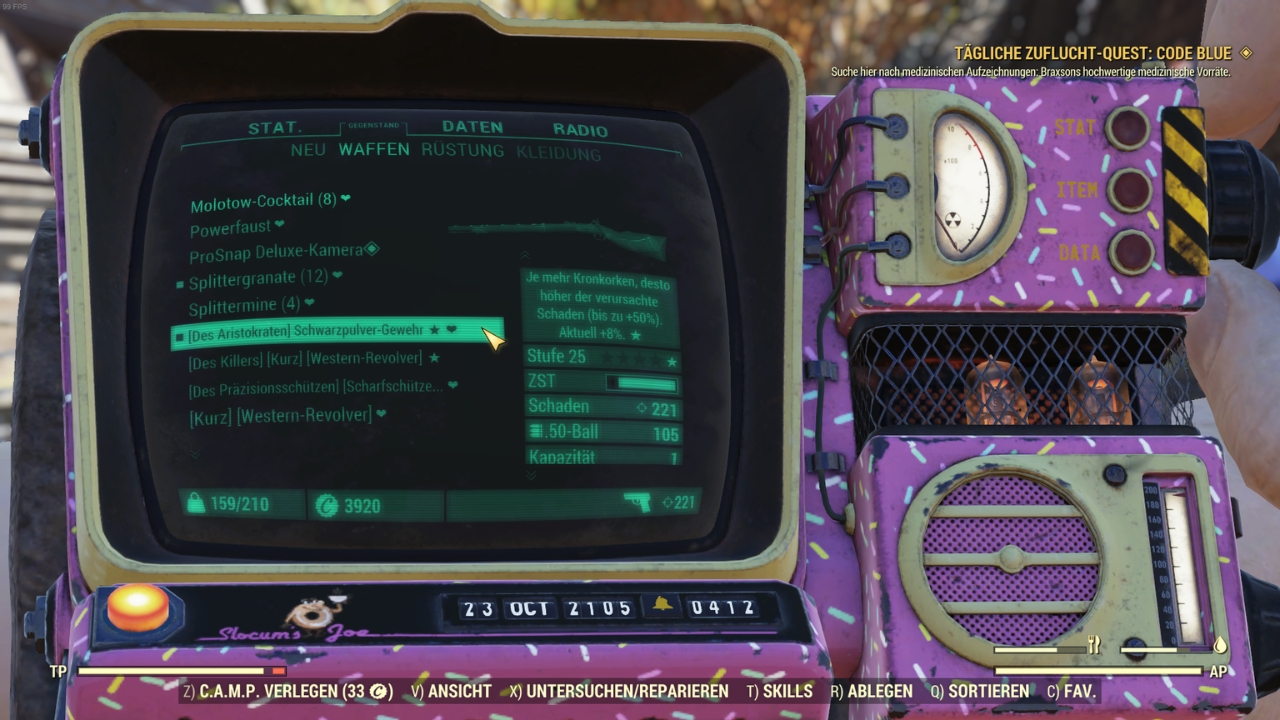Choose Splittergranate from the list
Image resolution: width=1280 pixels, height=720 pixels.
[x=258, y=279]
